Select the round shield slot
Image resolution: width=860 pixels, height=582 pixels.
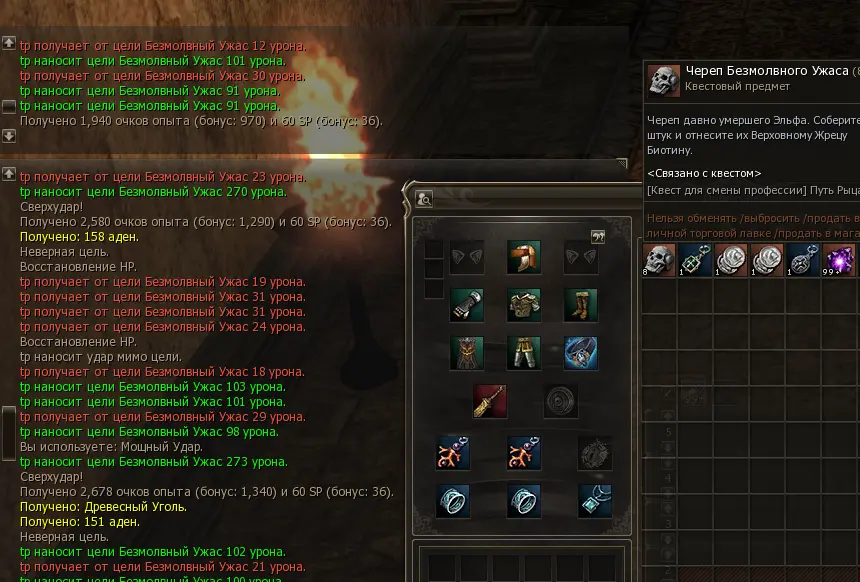(x=561, y=401)
